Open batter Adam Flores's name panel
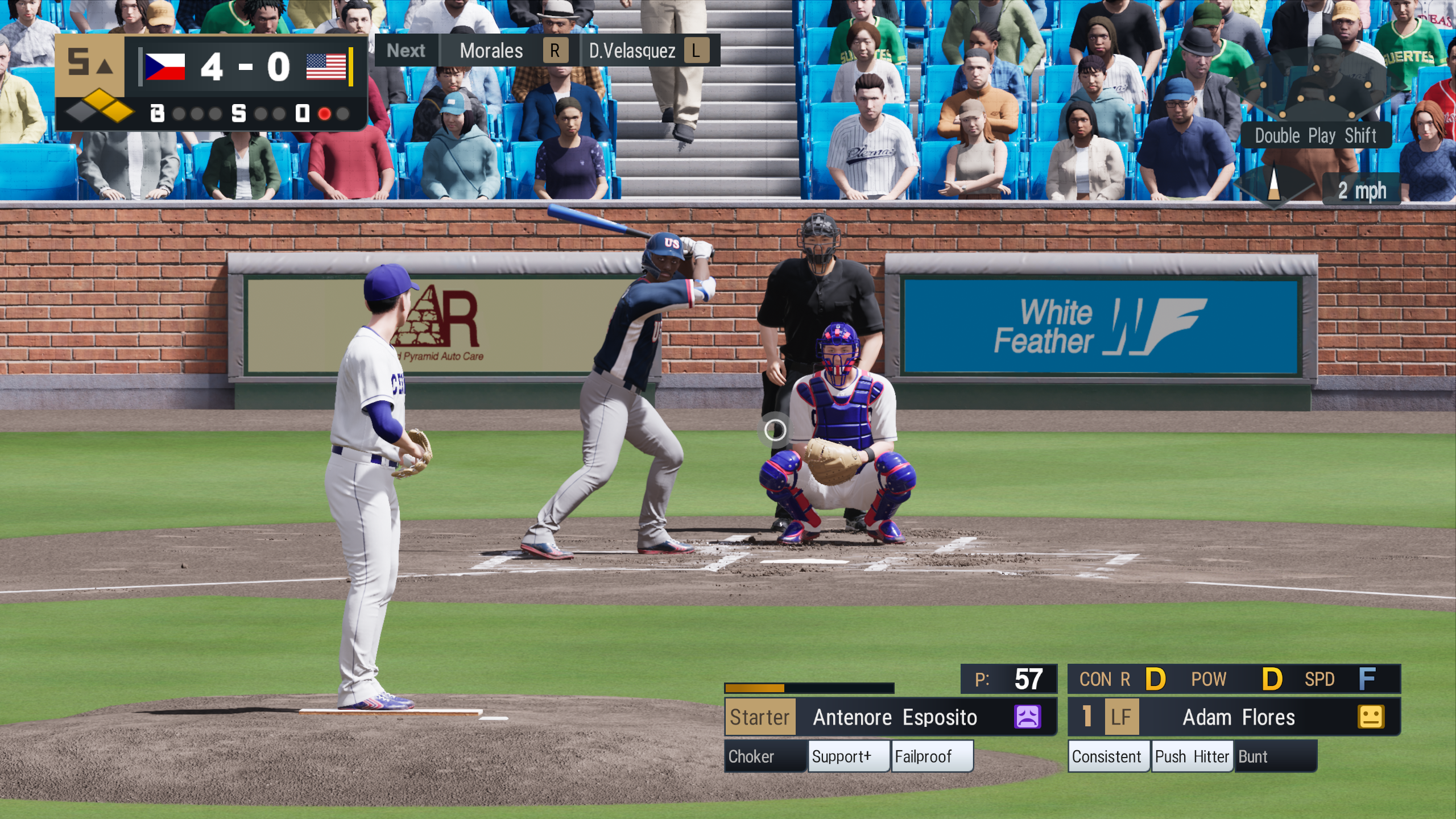Screen dimensions: 1456x819 (1238, 717)
